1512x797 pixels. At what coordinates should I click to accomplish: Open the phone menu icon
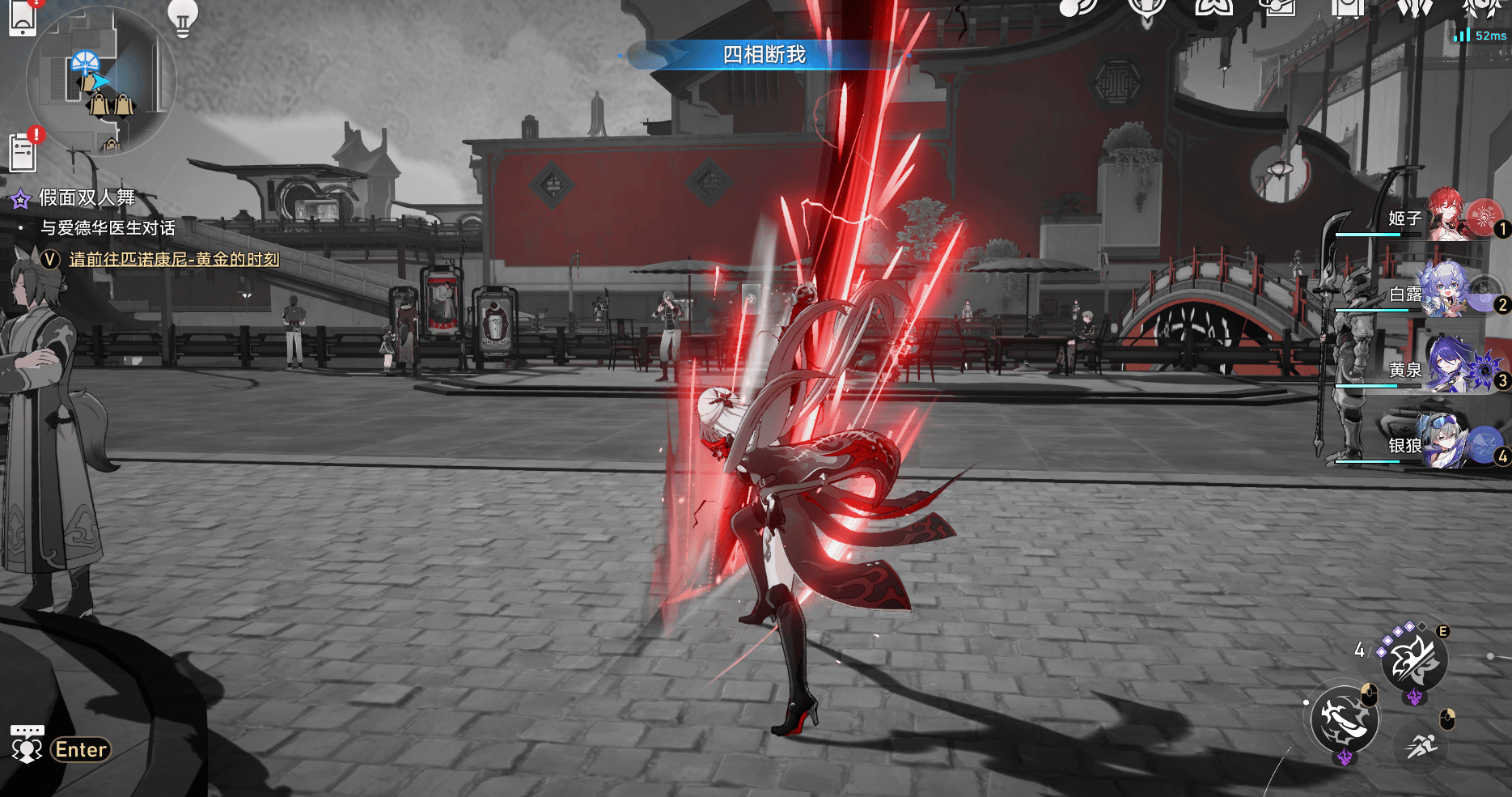click(x=22, y=18)
